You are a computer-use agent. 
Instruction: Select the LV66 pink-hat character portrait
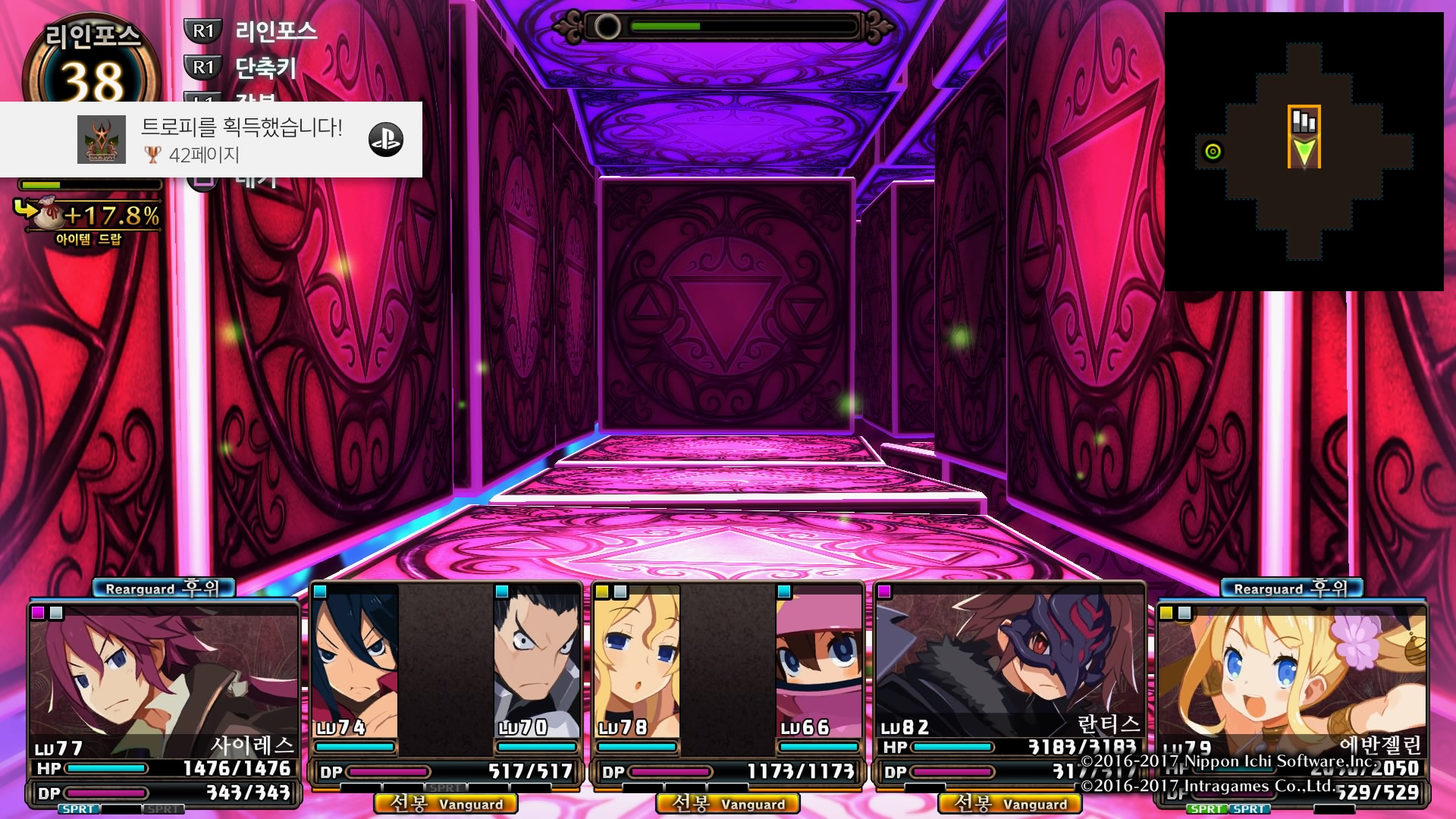click(819, 660)
